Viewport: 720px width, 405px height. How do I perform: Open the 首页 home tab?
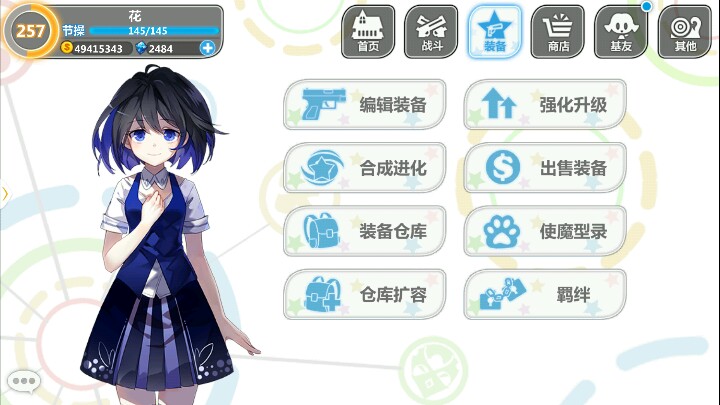tap(368, 31)
